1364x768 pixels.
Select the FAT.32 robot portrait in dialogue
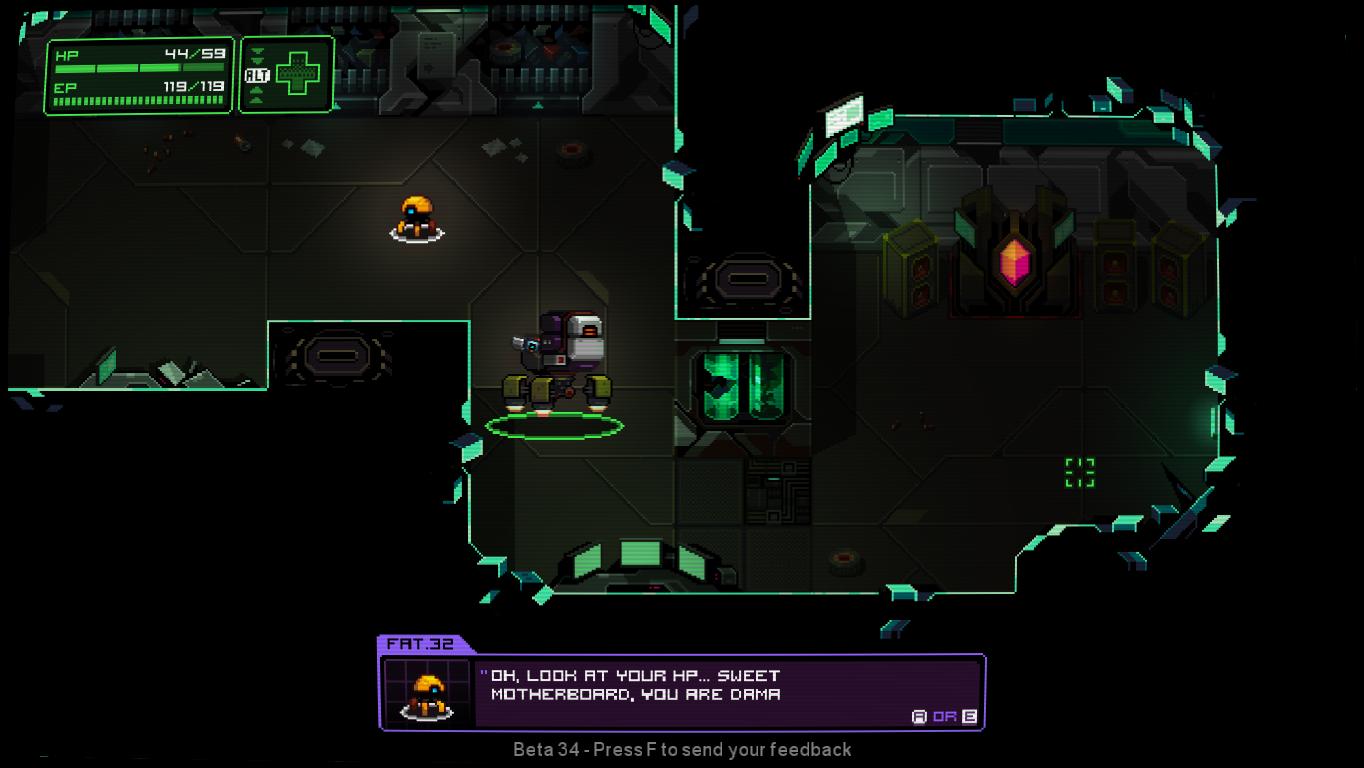click(428, 692)
